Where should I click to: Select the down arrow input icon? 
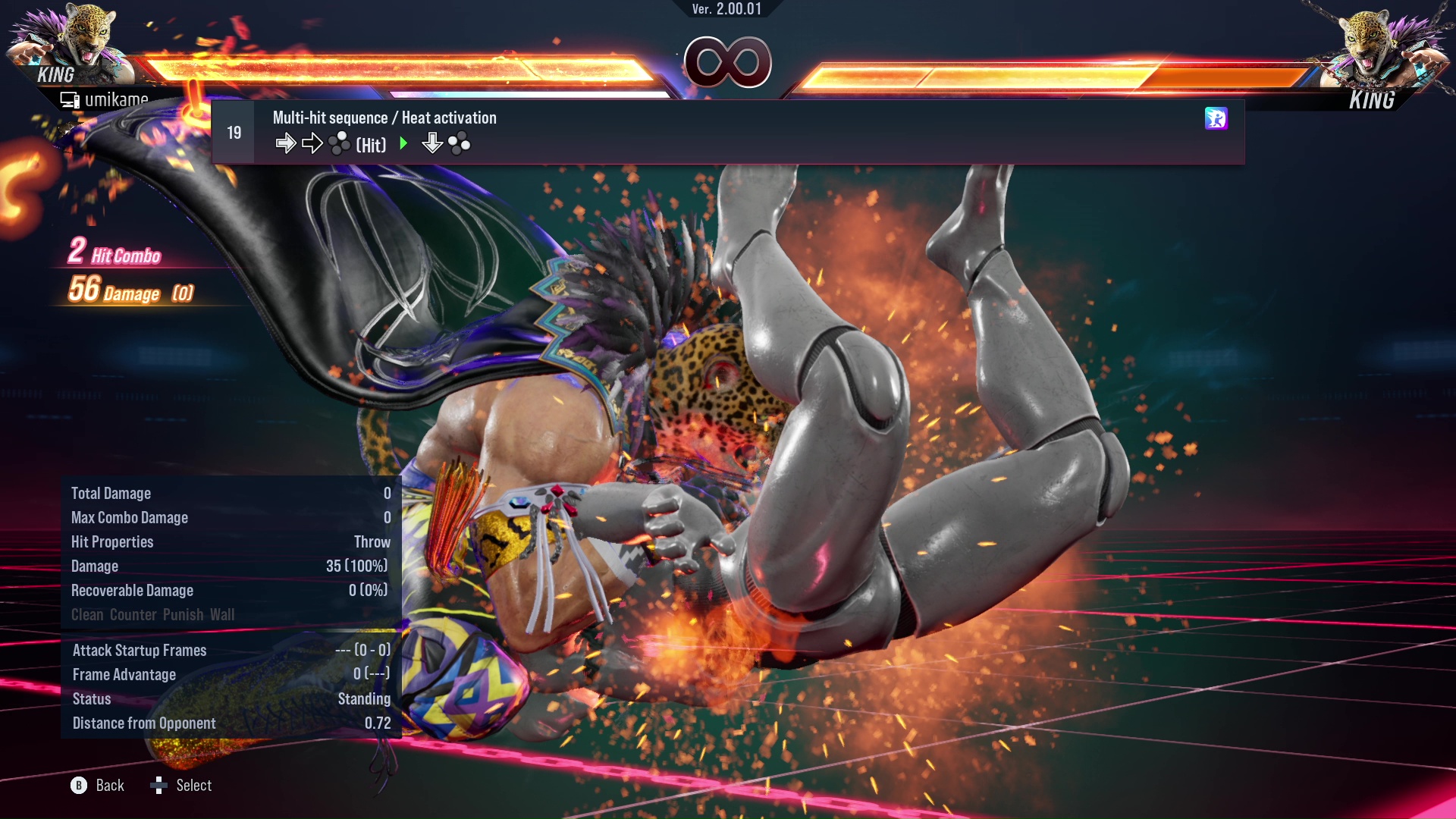point(432,143)
